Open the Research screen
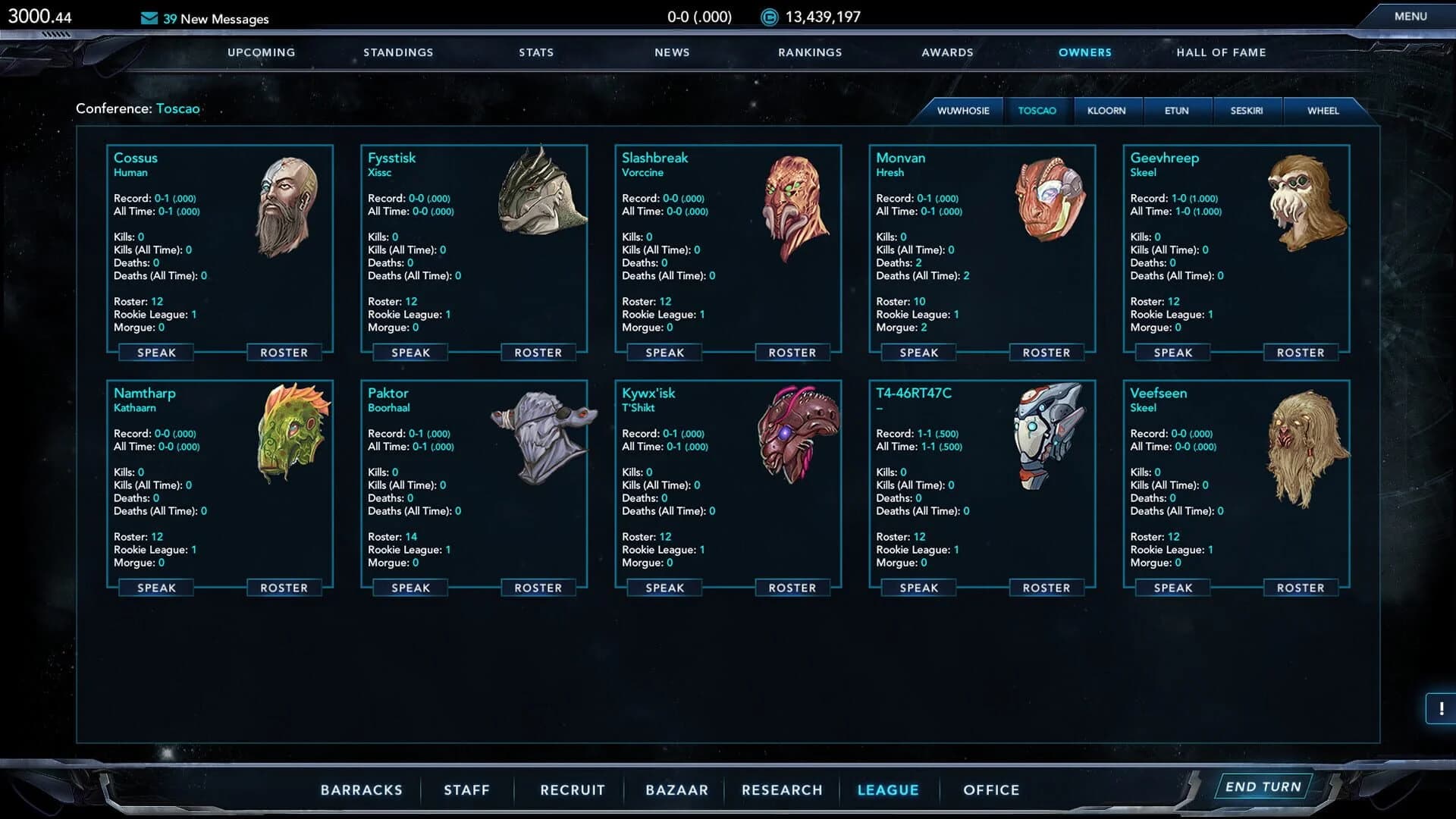The image size is (1456, 819). [782, 789]
